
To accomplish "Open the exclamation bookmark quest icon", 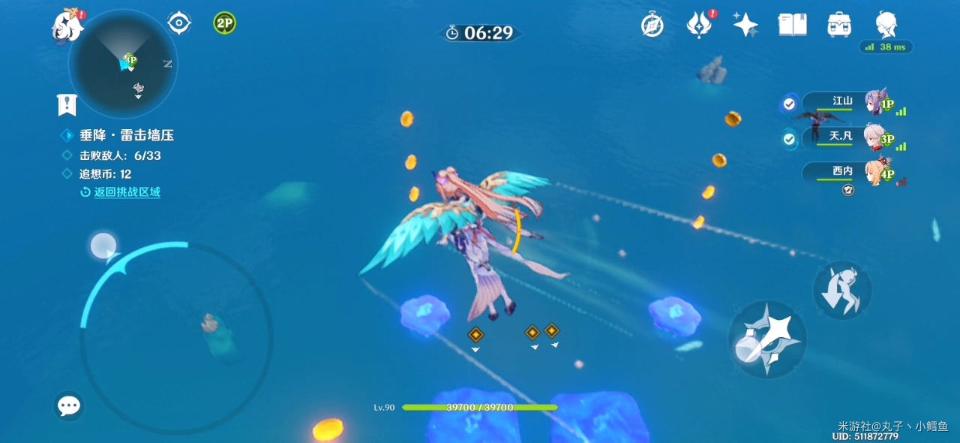I will click(x=67, y=104).
